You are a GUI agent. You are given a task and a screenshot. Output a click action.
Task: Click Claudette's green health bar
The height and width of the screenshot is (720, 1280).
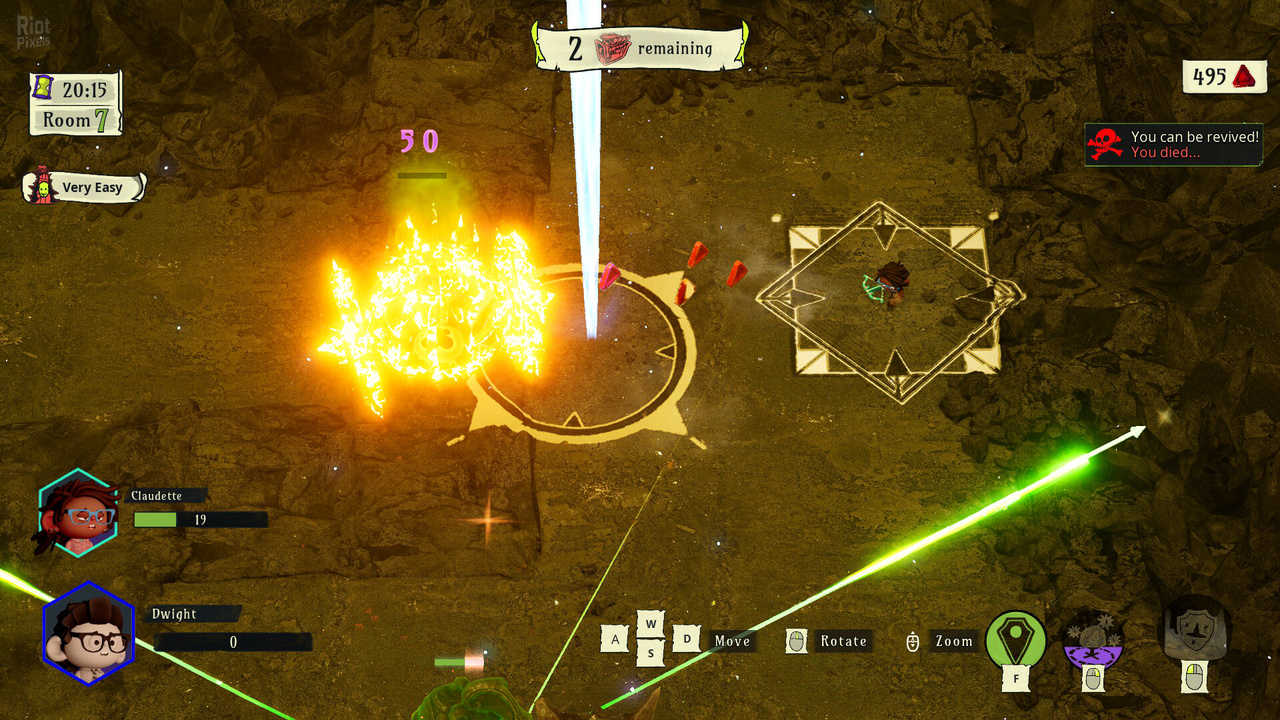click(x=157, y=519)
